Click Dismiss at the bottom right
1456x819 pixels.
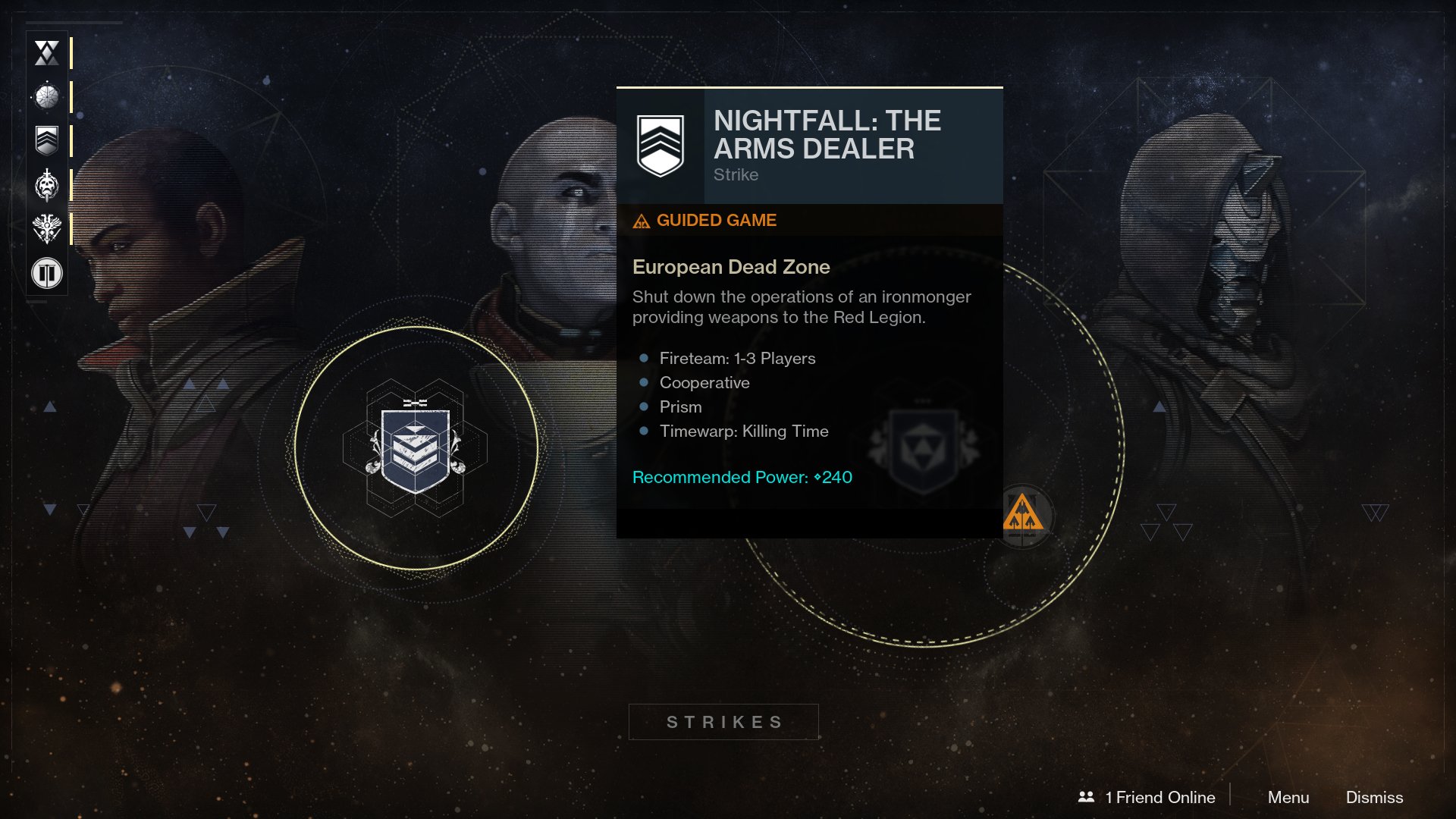1374,798
